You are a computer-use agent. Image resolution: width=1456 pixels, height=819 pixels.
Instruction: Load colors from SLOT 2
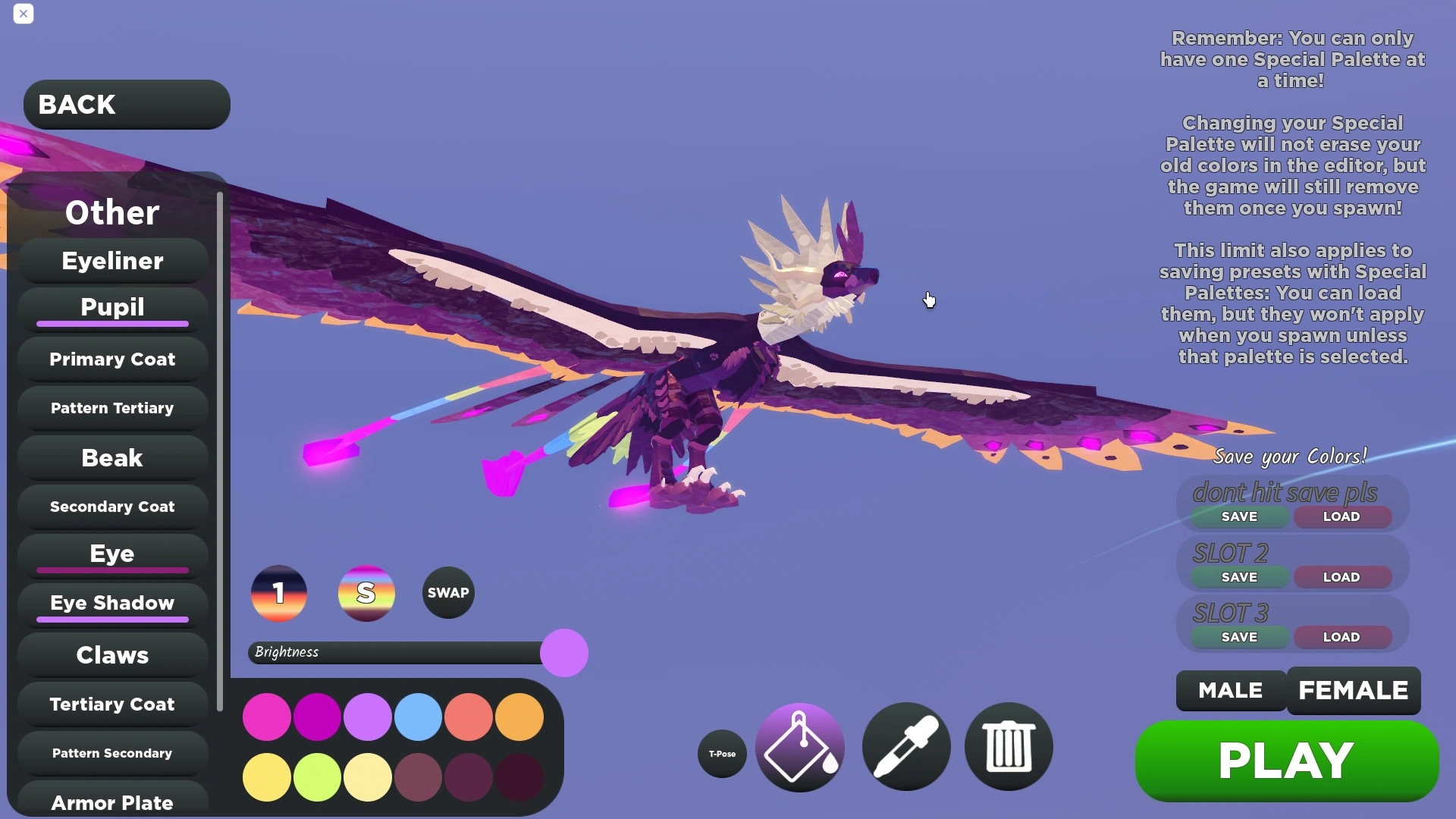(1341, 576)
